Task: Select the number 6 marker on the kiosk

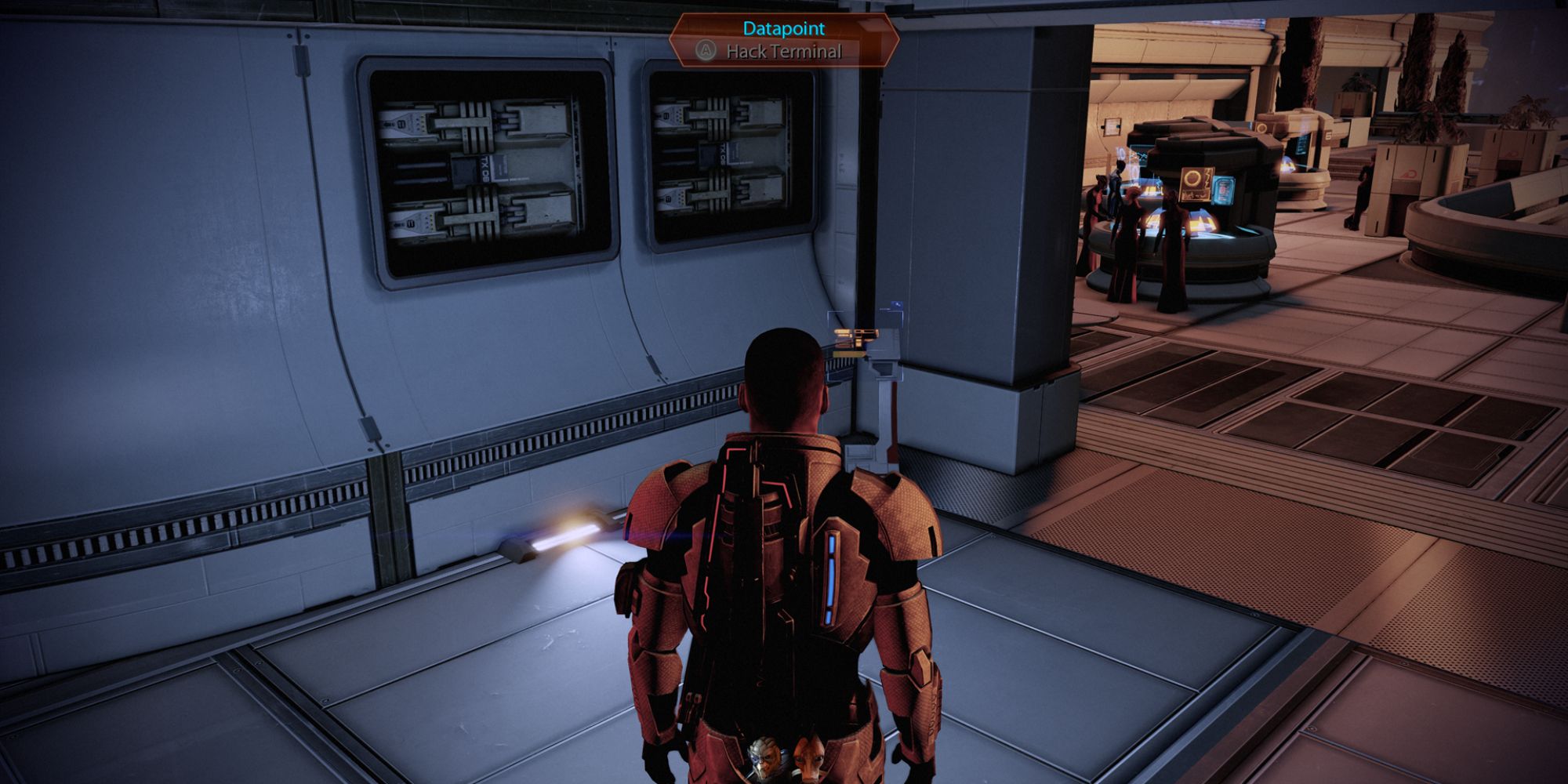Action: pyautogui.click(x=1327, y=135)
